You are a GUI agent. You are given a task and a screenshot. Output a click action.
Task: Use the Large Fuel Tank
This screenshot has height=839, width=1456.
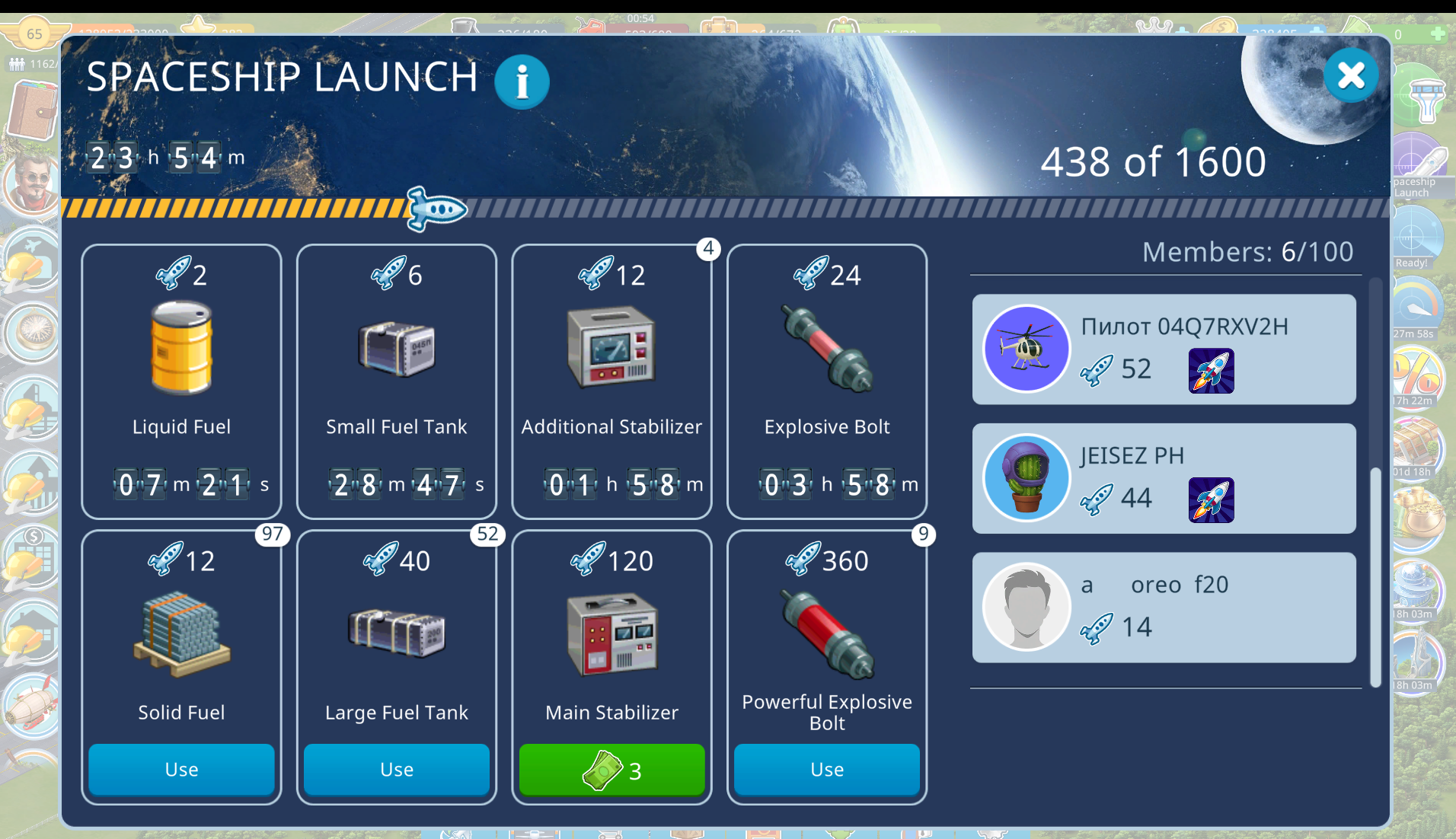396,770
